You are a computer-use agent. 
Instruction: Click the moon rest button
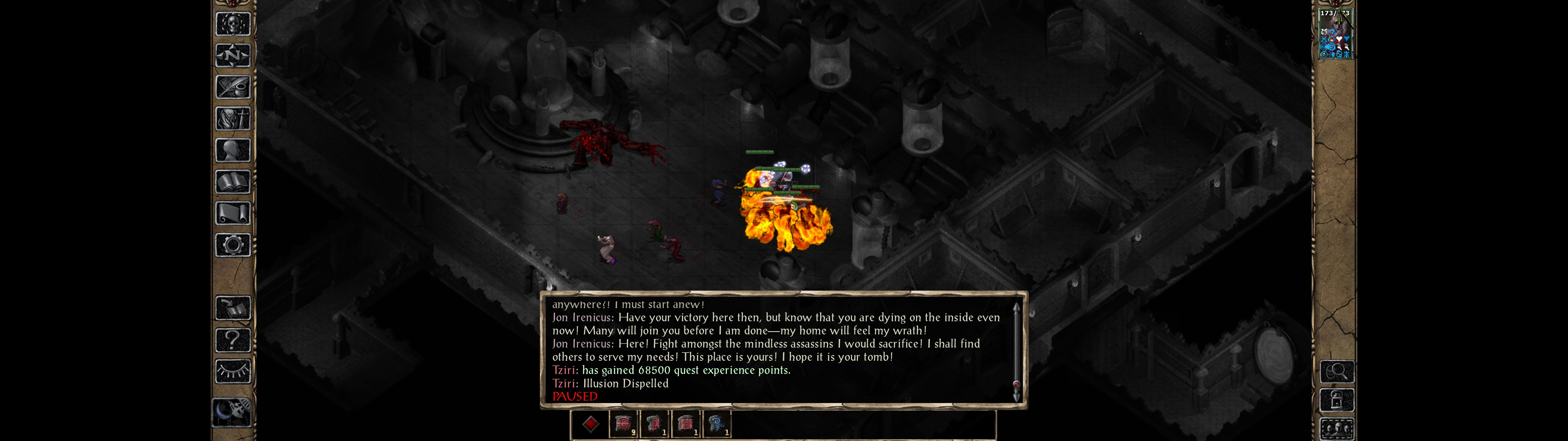click(232, 412)
